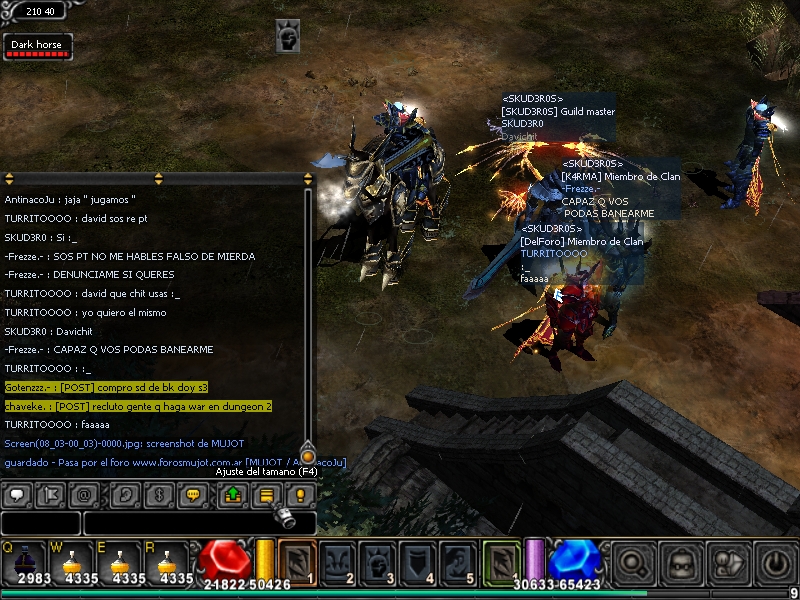
Task: Select skill slot number 5
Action: [x=458, y=562]
